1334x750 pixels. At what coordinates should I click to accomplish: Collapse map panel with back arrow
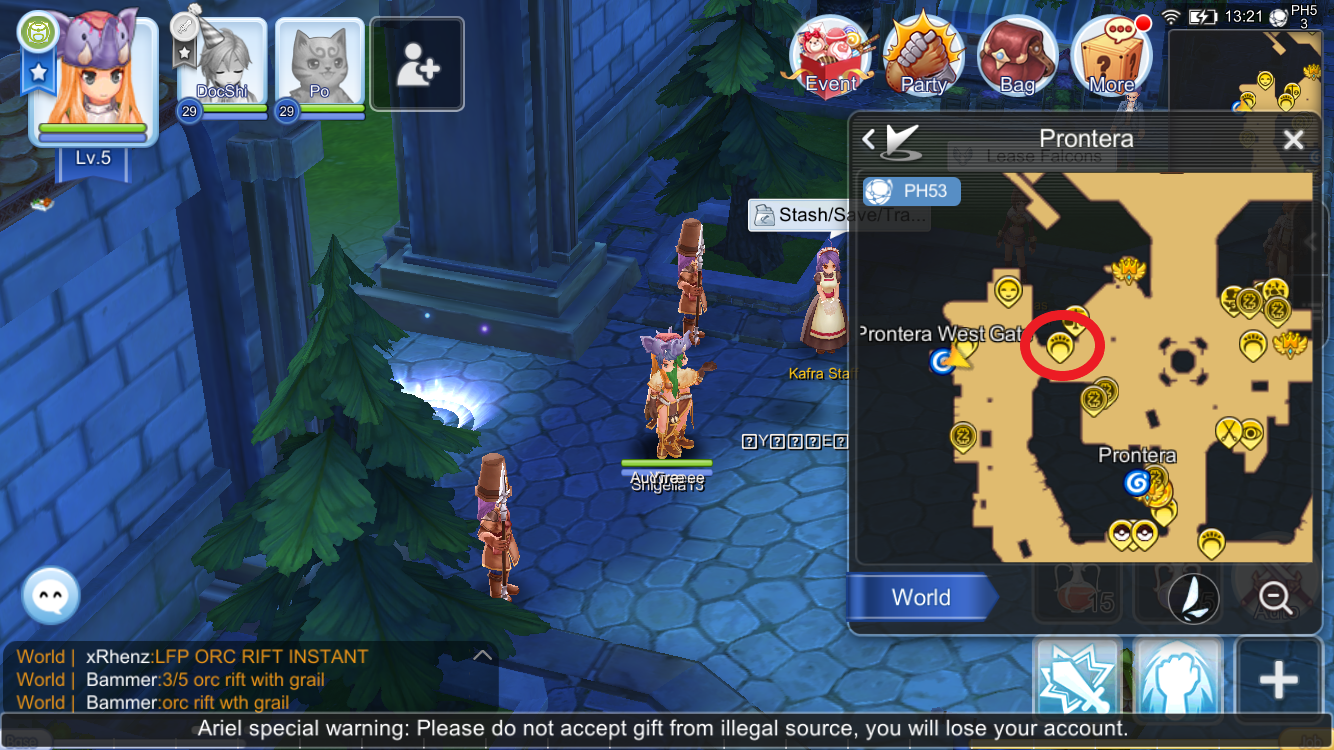point(868,139)
